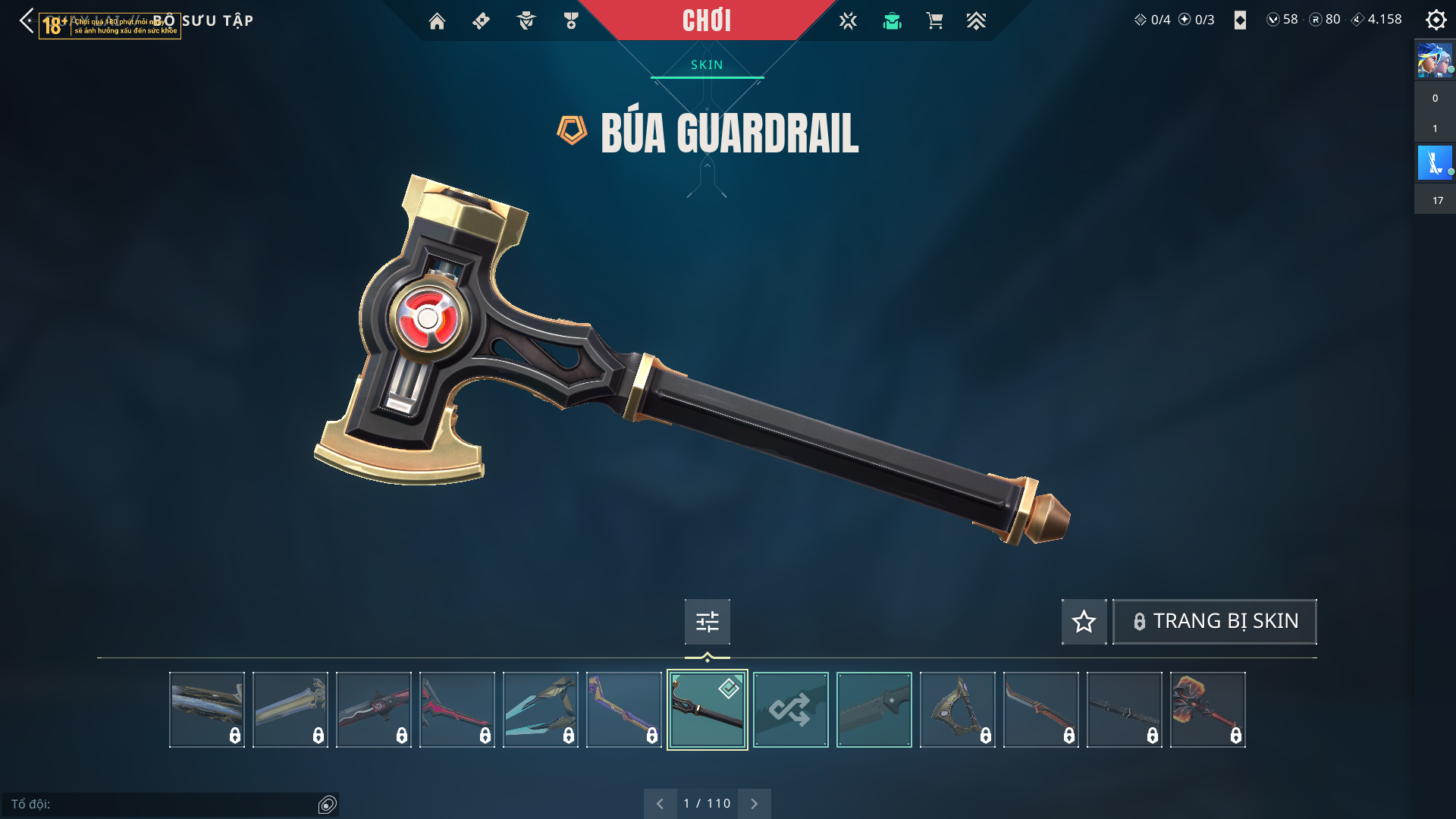
Task: Go back with the top-left arrow
Action: point(27,20)
